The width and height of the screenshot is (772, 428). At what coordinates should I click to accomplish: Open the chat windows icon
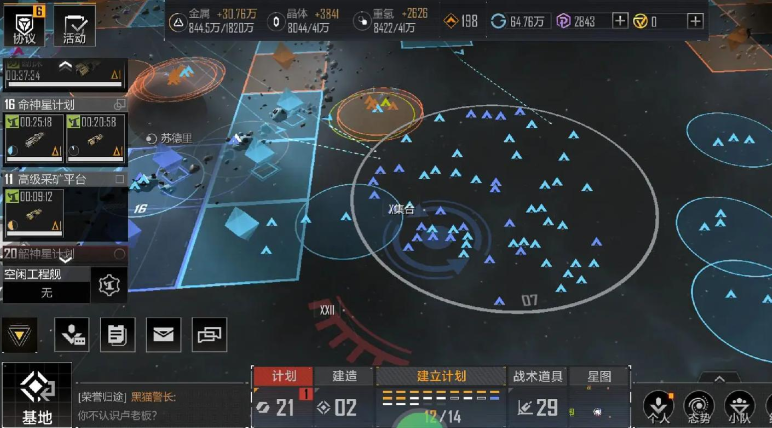(x=209, y=335)
